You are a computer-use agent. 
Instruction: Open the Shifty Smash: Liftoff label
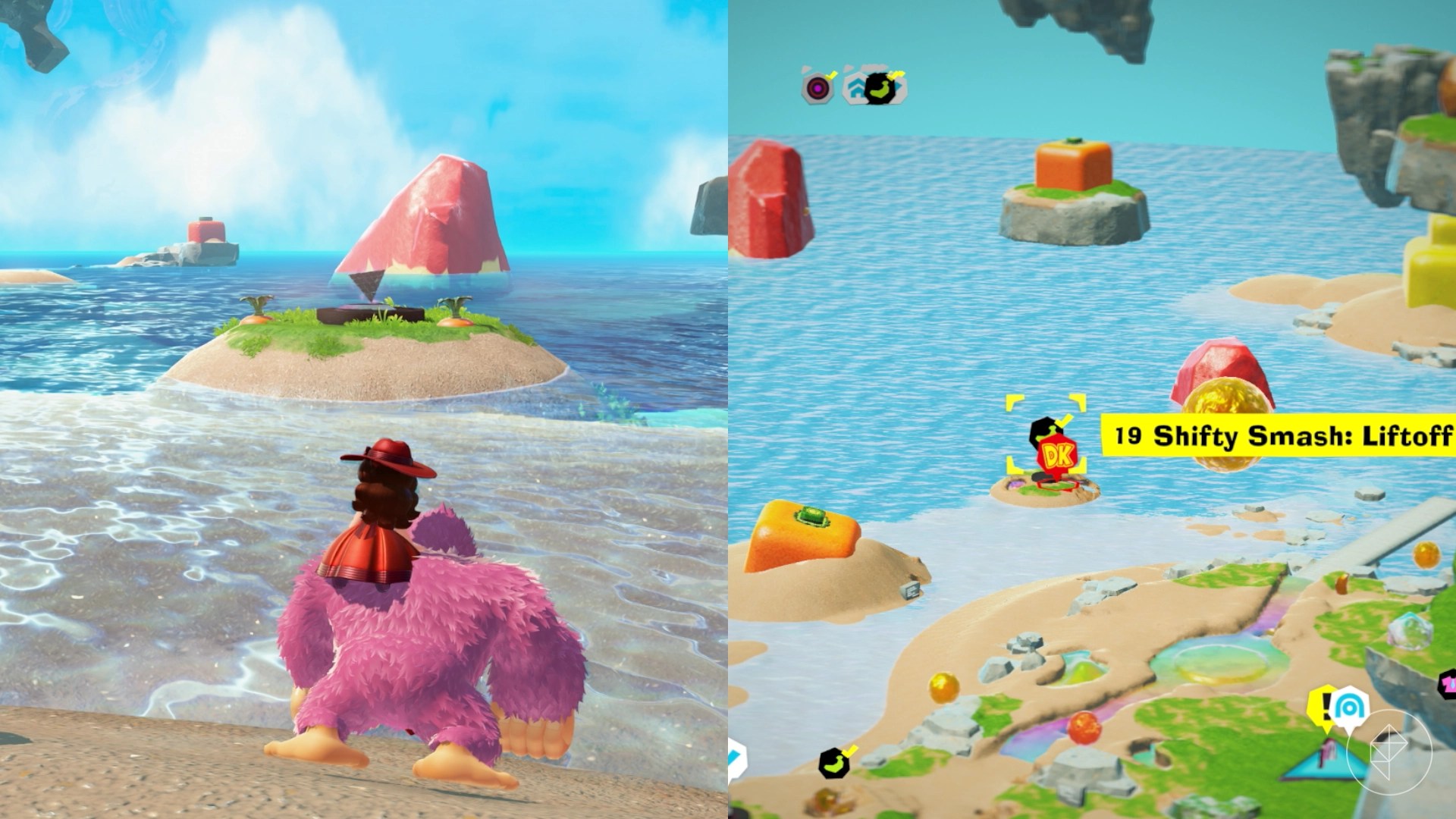1279,436
